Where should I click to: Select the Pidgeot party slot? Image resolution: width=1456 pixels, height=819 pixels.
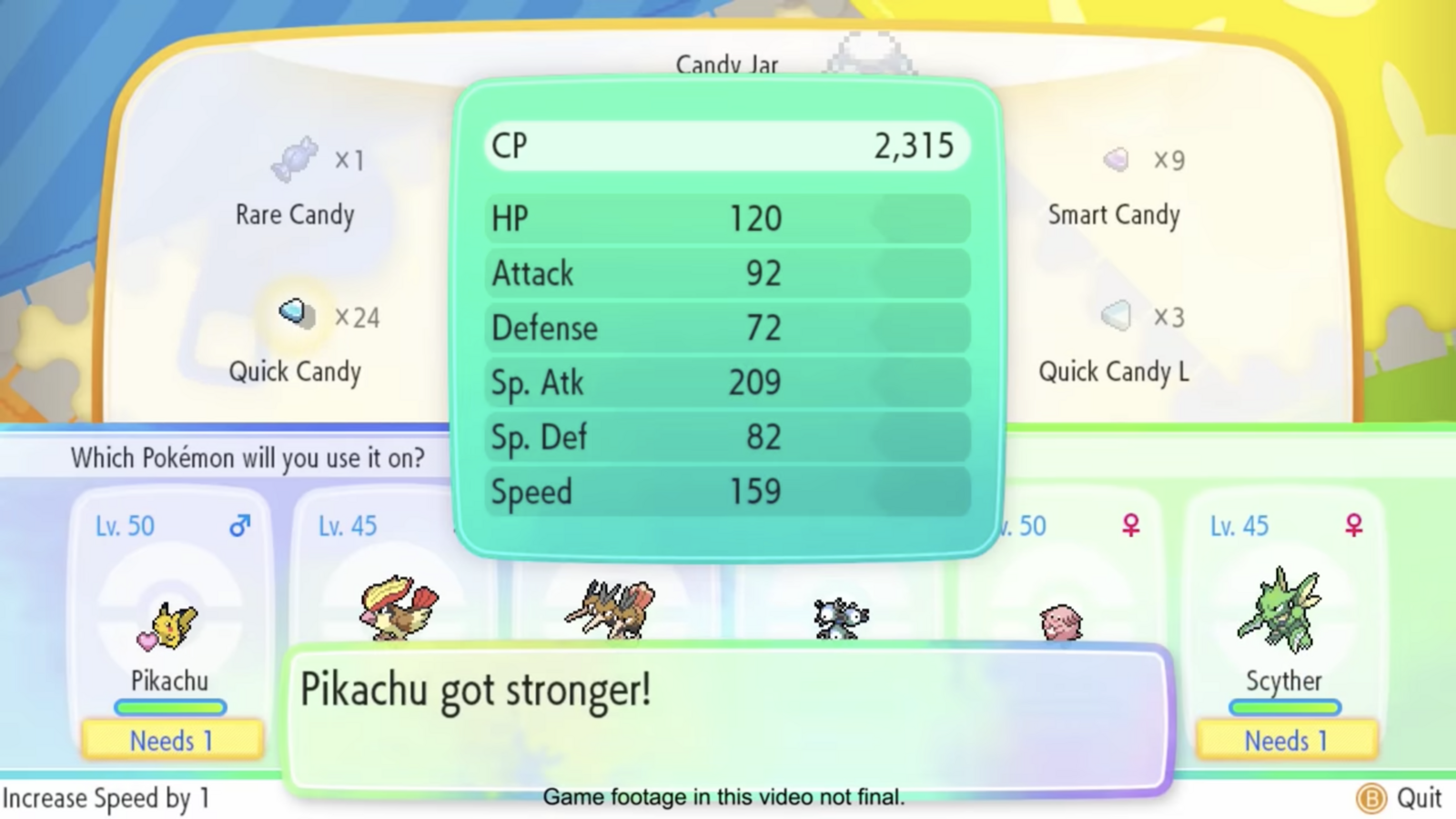click(x=398, y=606)
